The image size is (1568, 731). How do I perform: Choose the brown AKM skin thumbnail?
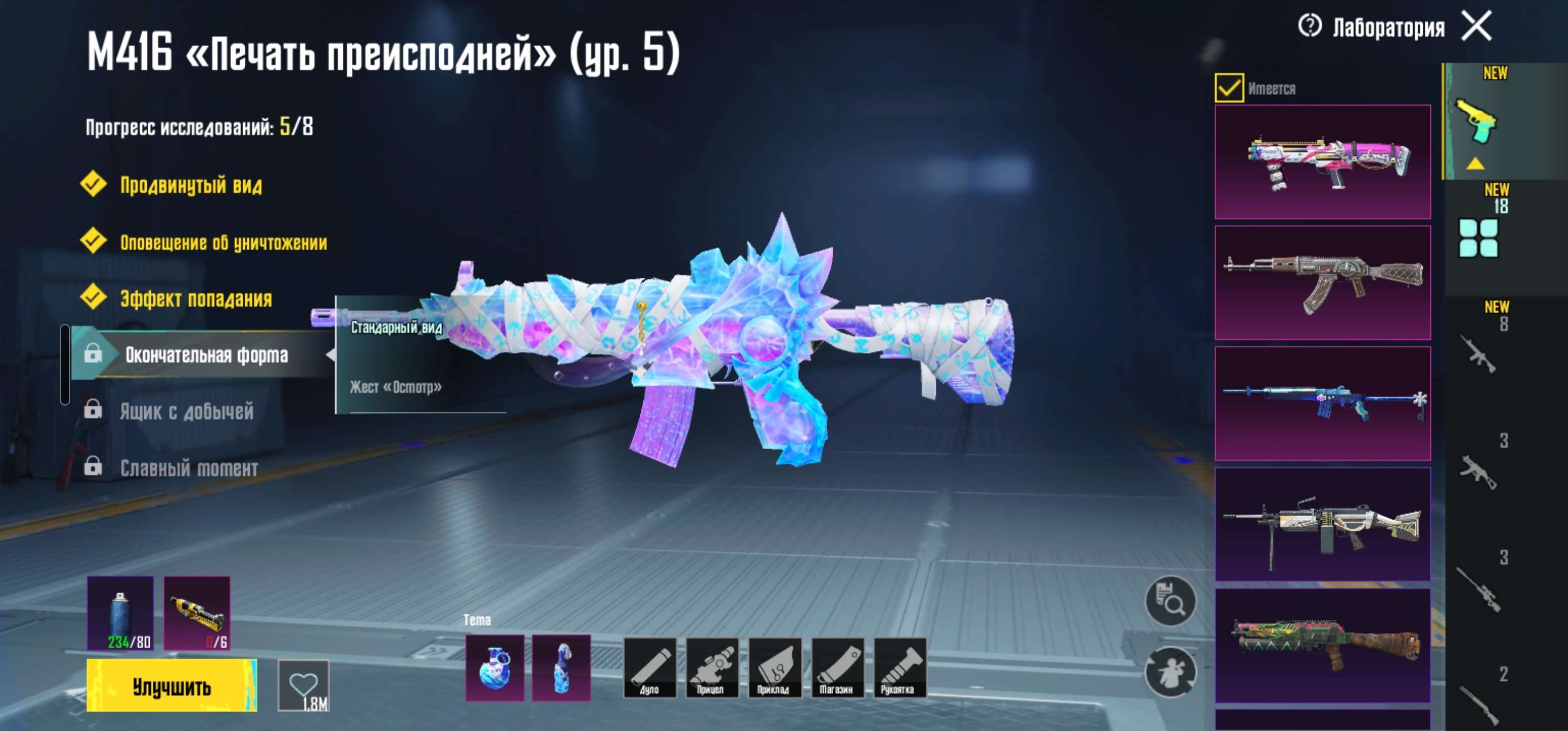1322,282
